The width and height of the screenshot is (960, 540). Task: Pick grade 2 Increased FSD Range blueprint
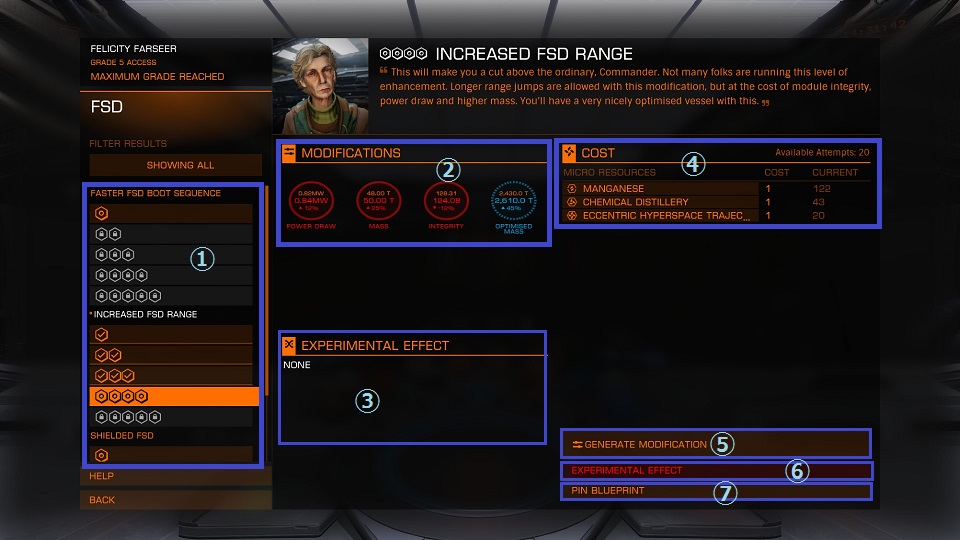tap(172, 355)
